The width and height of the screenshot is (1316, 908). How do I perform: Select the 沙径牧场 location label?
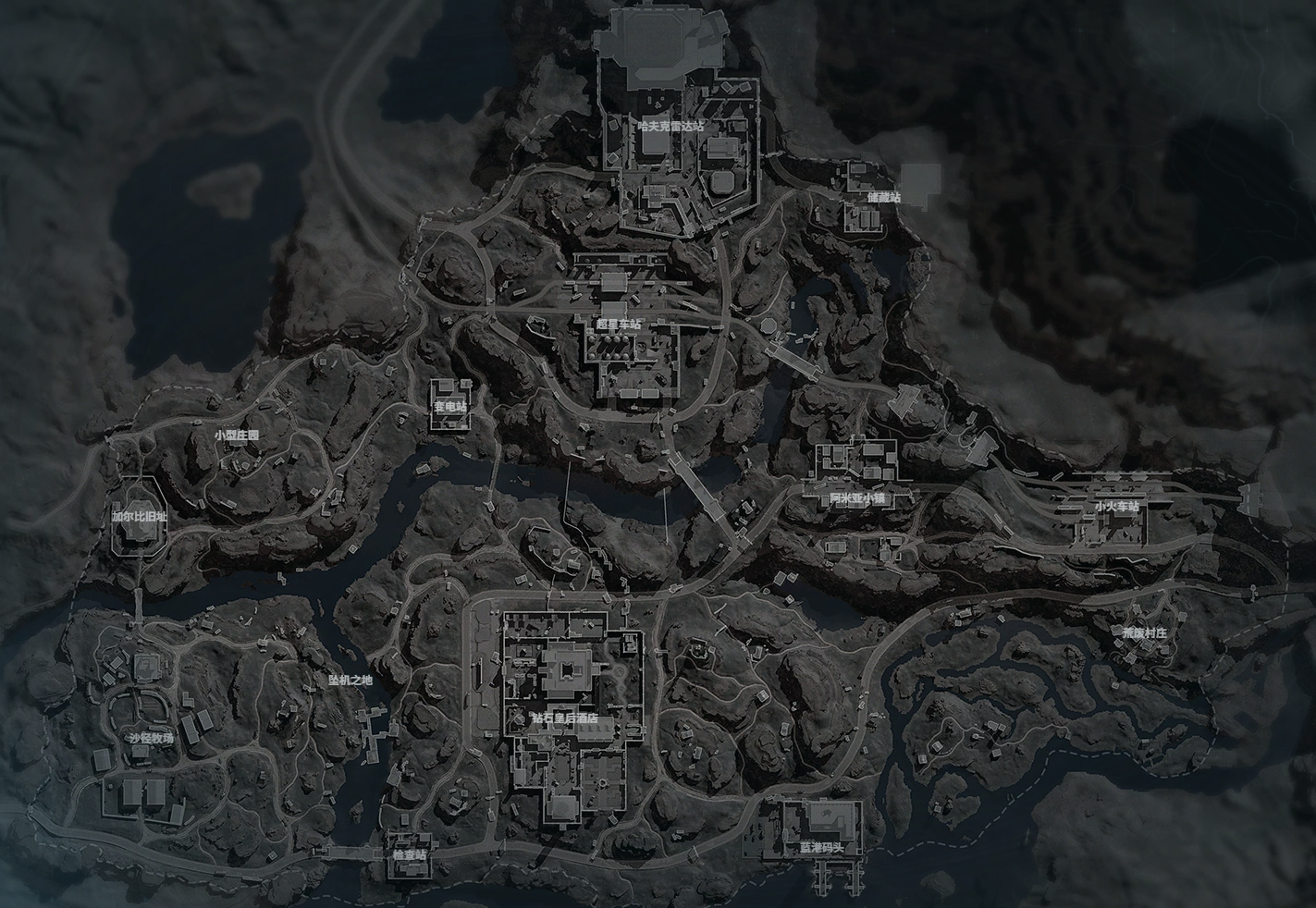[151, 738]
